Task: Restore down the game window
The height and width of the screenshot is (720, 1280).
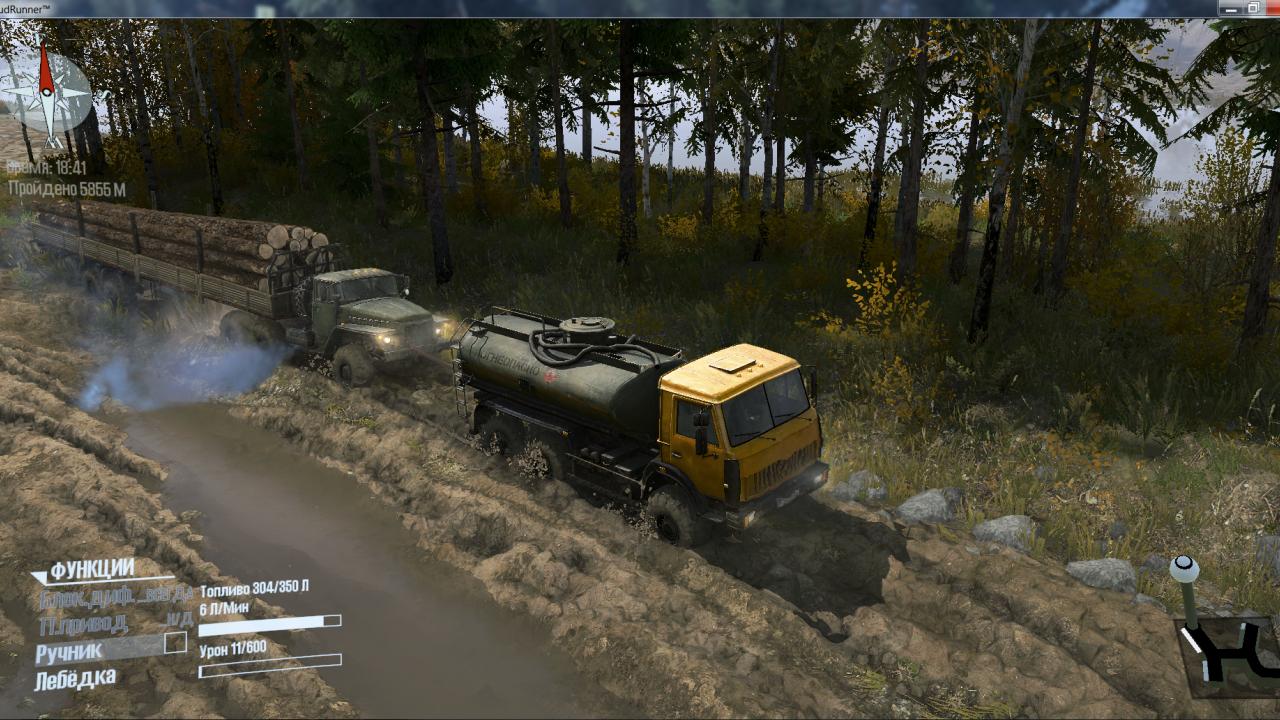Action: (1252, 8)
